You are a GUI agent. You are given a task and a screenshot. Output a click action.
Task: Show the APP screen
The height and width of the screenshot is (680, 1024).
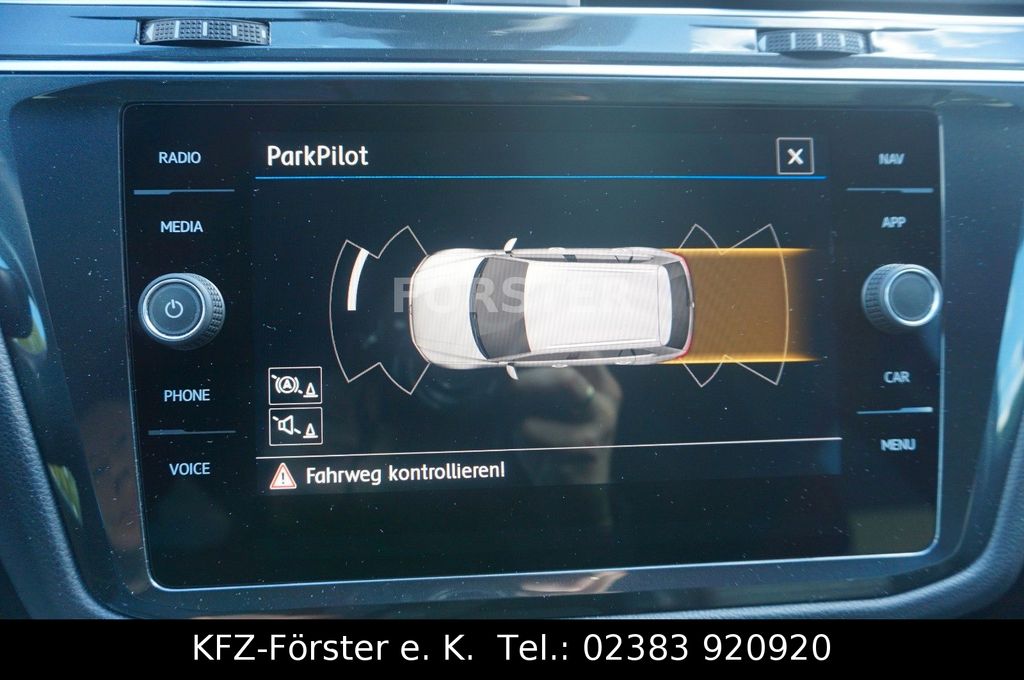pos(894,222)
